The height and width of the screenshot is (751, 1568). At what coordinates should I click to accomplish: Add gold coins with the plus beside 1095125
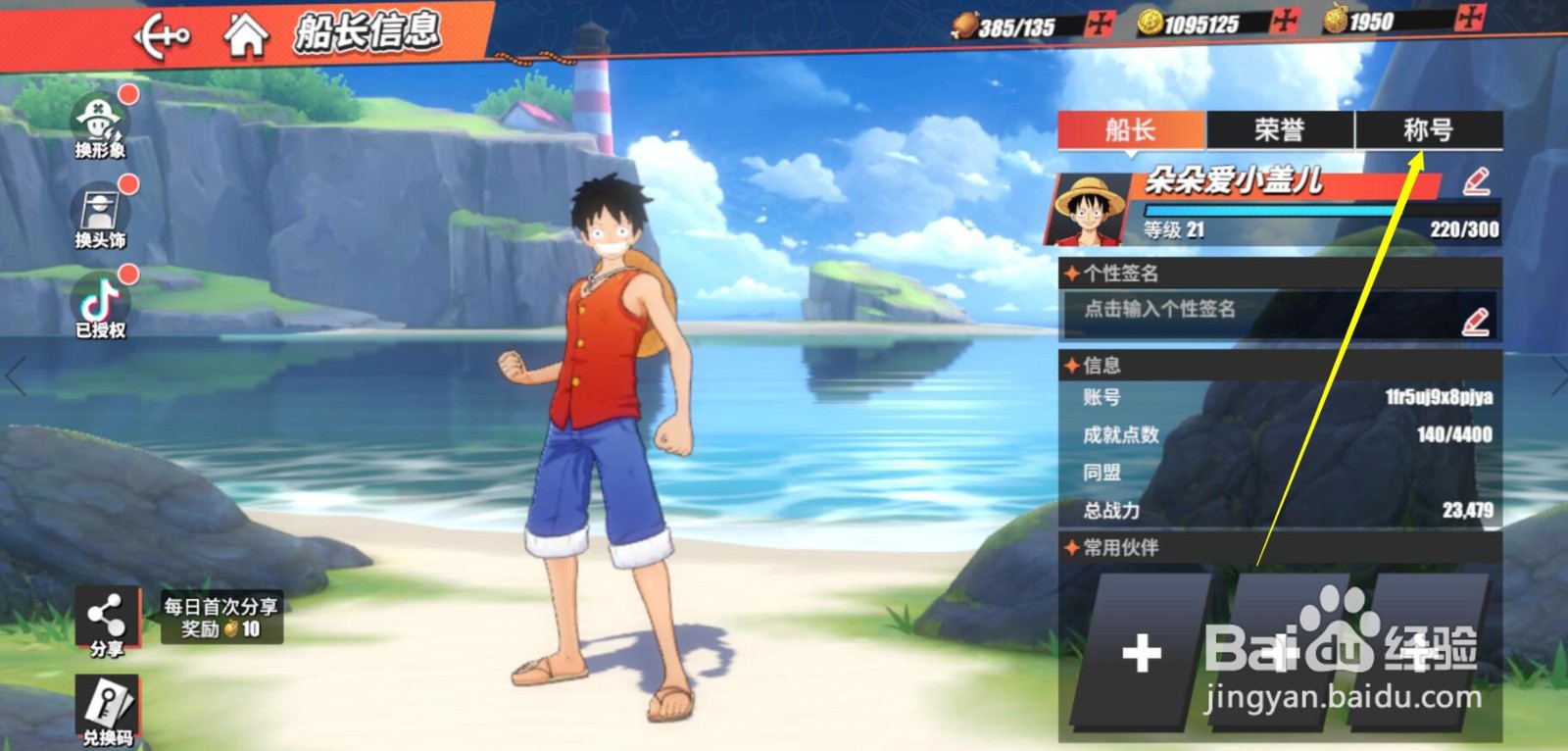(x=1284, y=22)
